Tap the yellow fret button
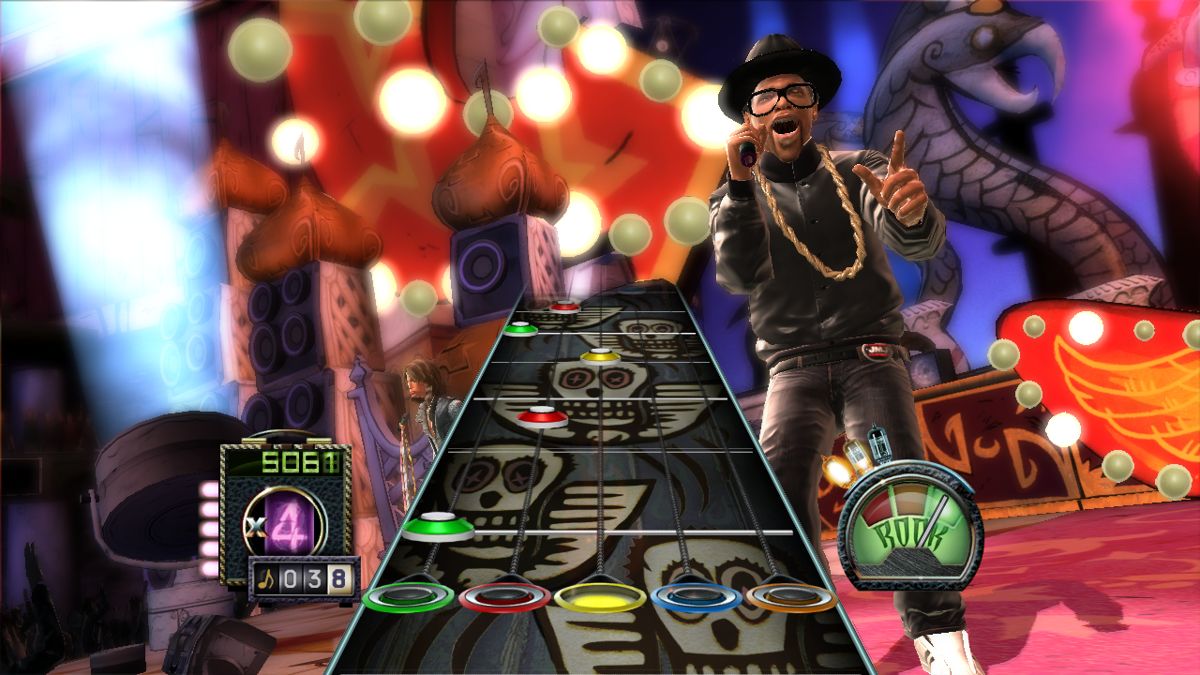This screenshot has width=1200, height=675. (600, 597)
